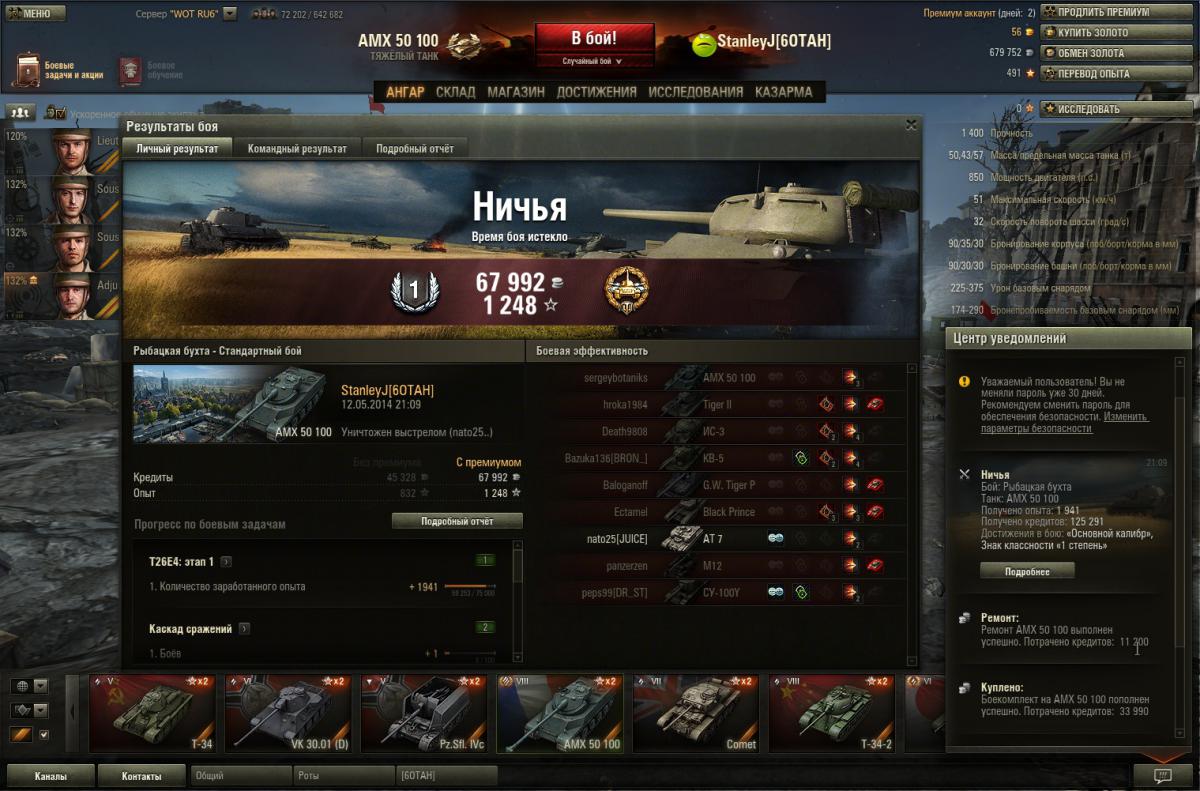
Task: Switch to the Склад section
Action: [x=455, y=92]
